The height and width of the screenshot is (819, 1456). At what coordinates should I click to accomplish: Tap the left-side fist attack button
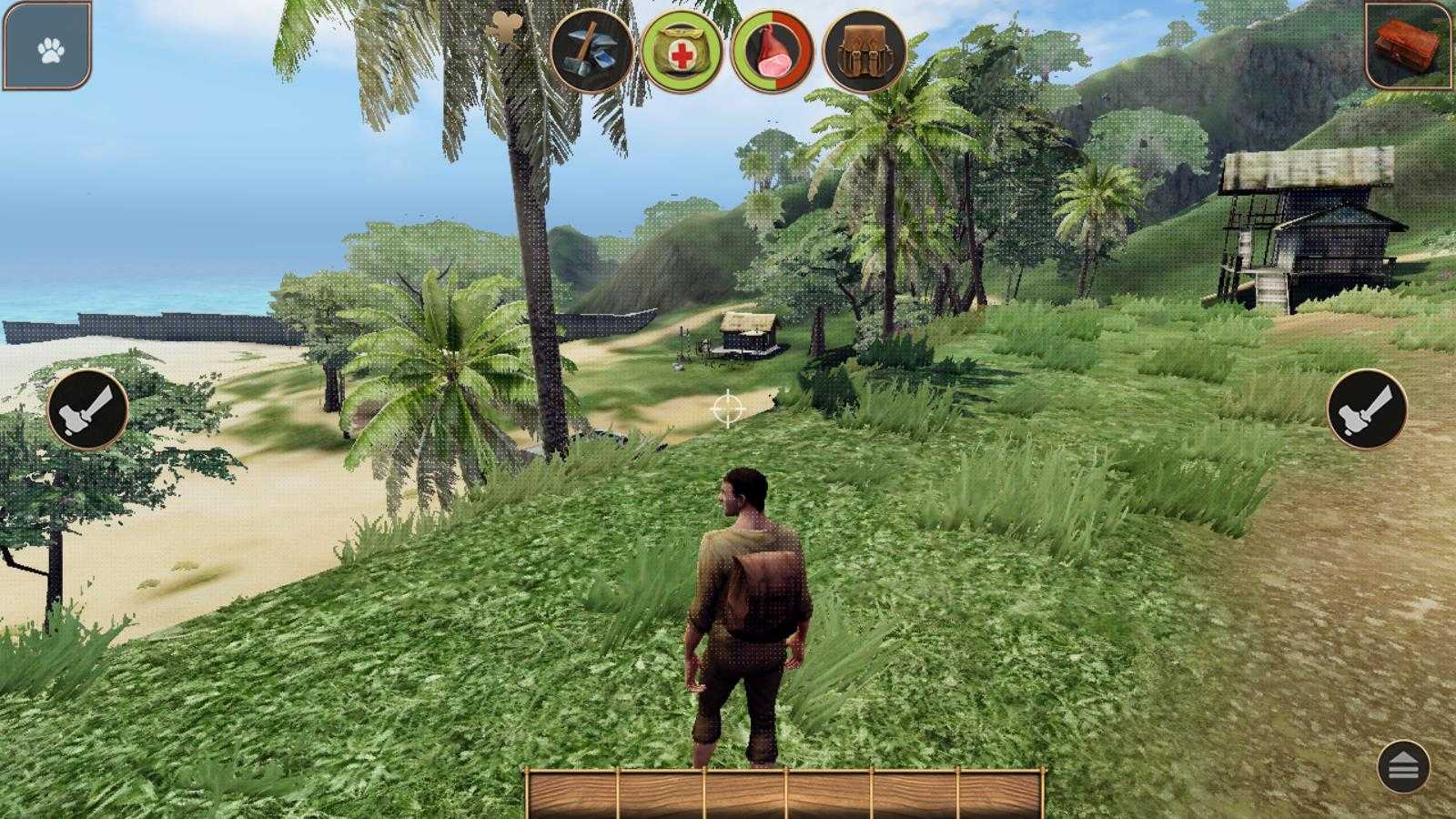(87, 409)
